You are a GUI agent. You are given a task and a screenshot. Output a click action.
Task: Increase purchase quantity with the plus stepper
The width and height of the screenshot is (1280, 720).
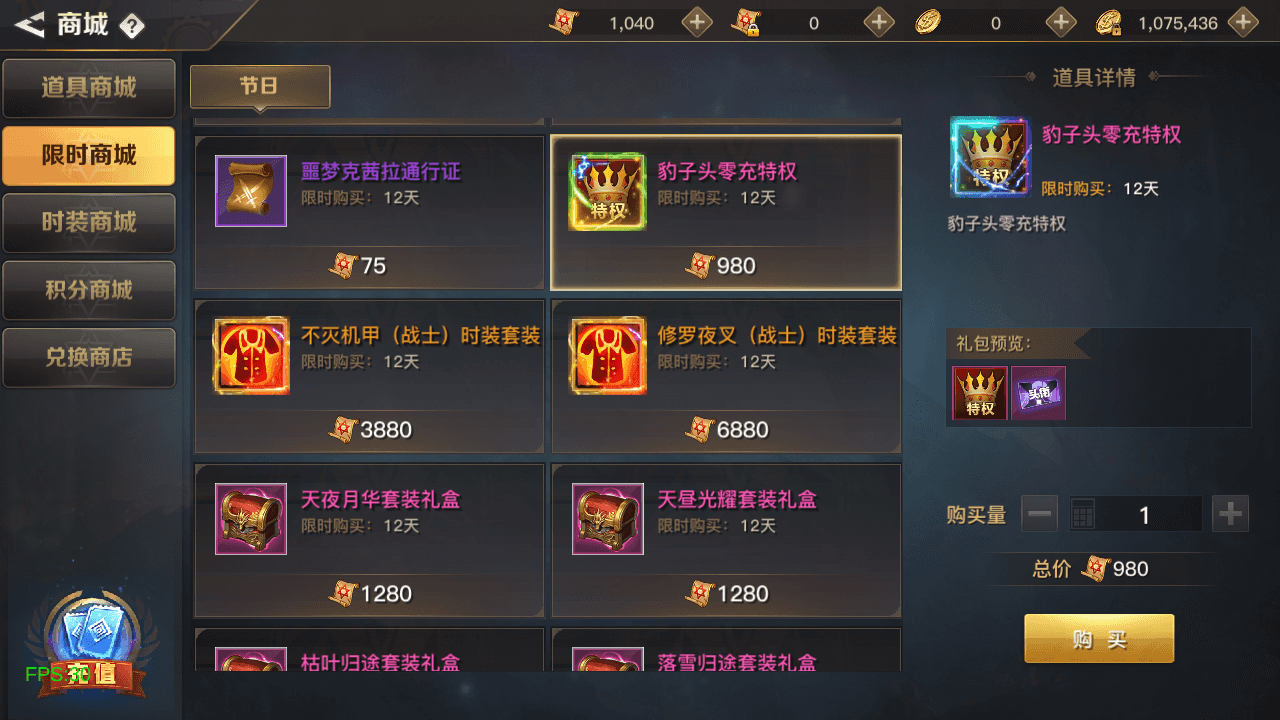pyautogui.click(x=1230, y=513)
